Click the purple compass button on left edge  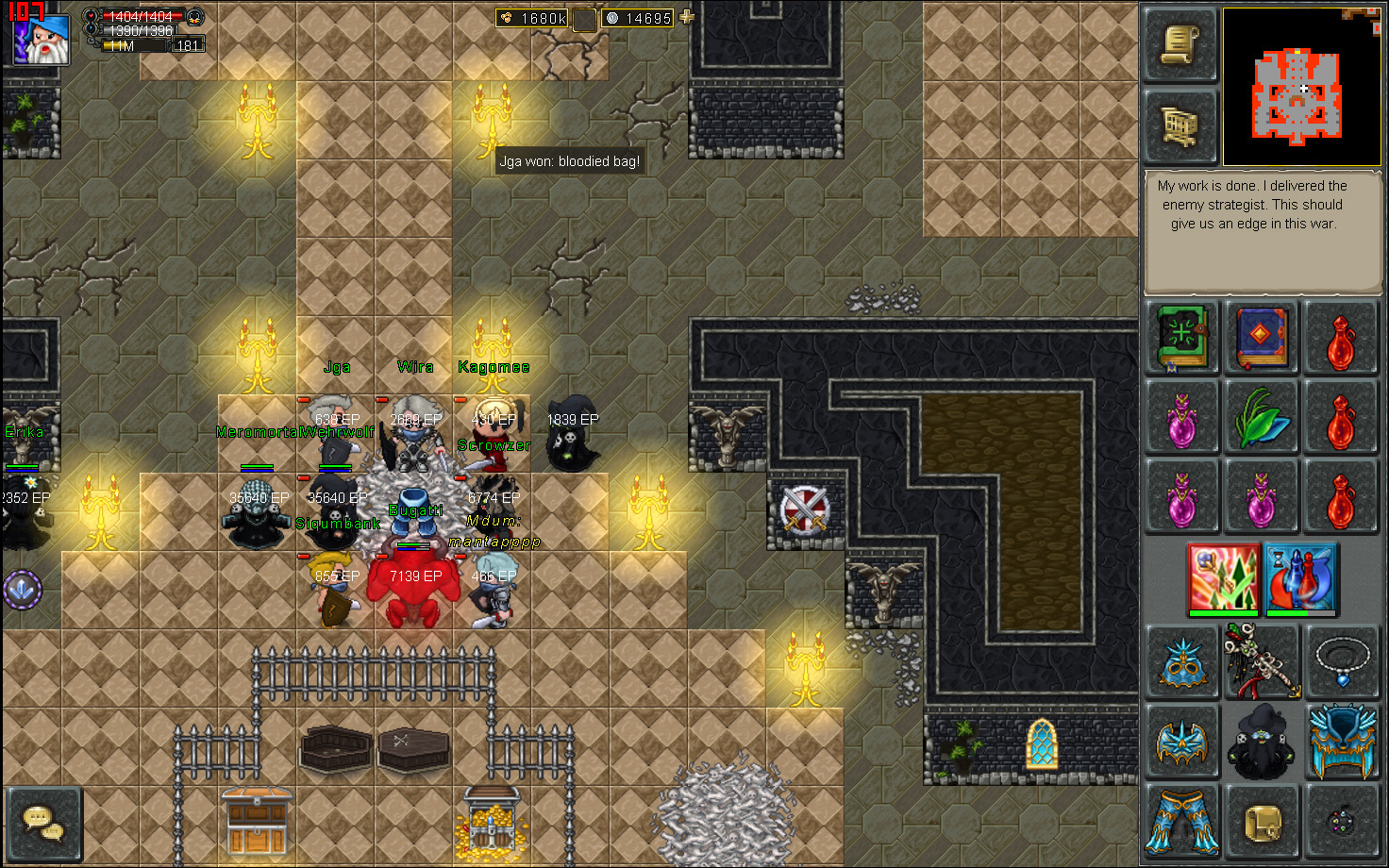(22, 591)
